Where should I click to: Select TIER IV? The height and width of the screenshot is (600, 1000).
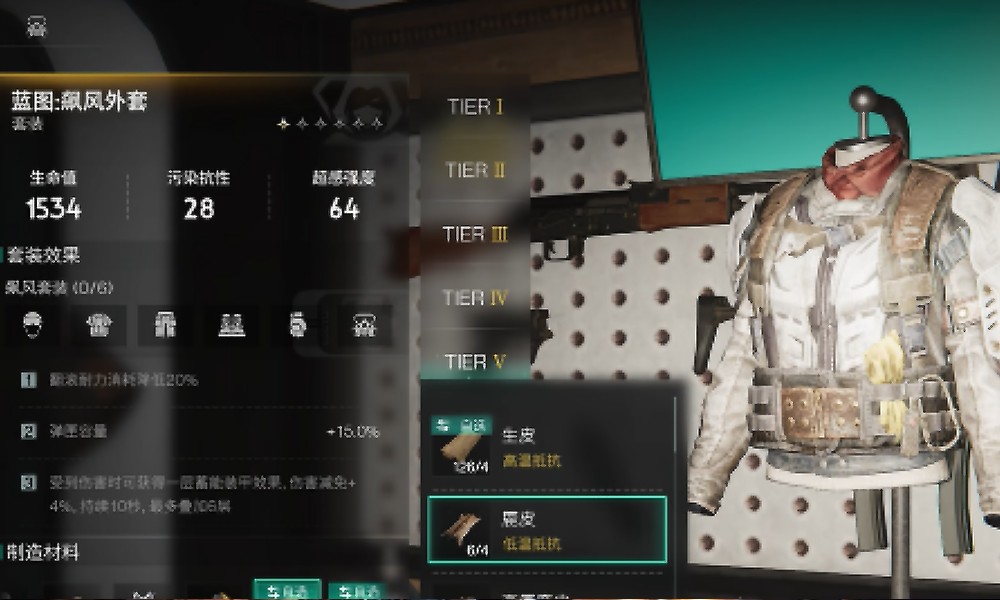click(x=476, y=298)
